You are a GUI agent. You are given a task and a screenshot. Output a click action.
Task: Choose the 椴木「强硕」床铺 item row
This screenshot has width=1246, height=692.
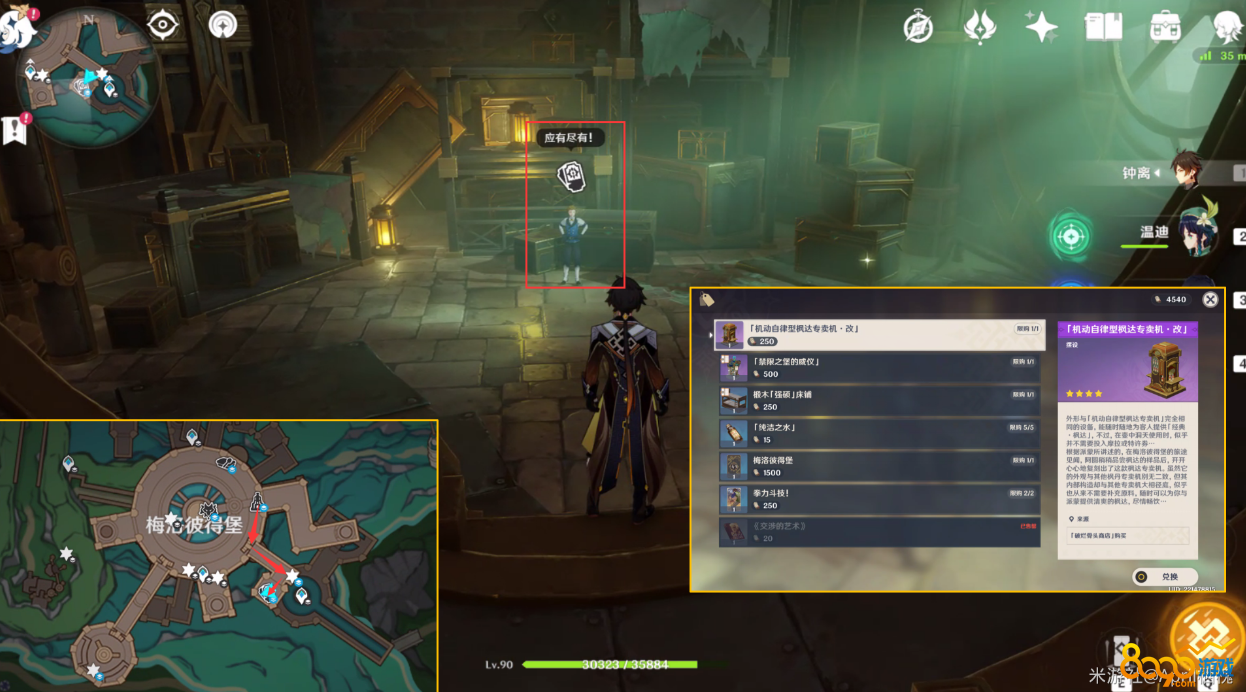pos(880,401)
